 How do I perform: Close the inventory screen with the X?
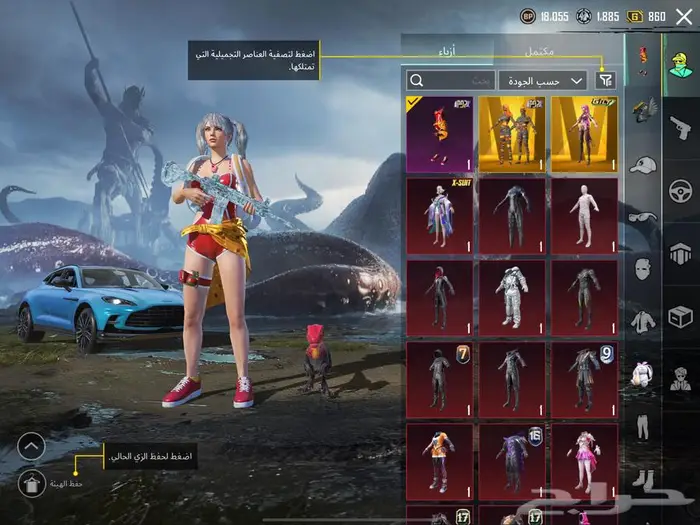[x=683, y=16]
